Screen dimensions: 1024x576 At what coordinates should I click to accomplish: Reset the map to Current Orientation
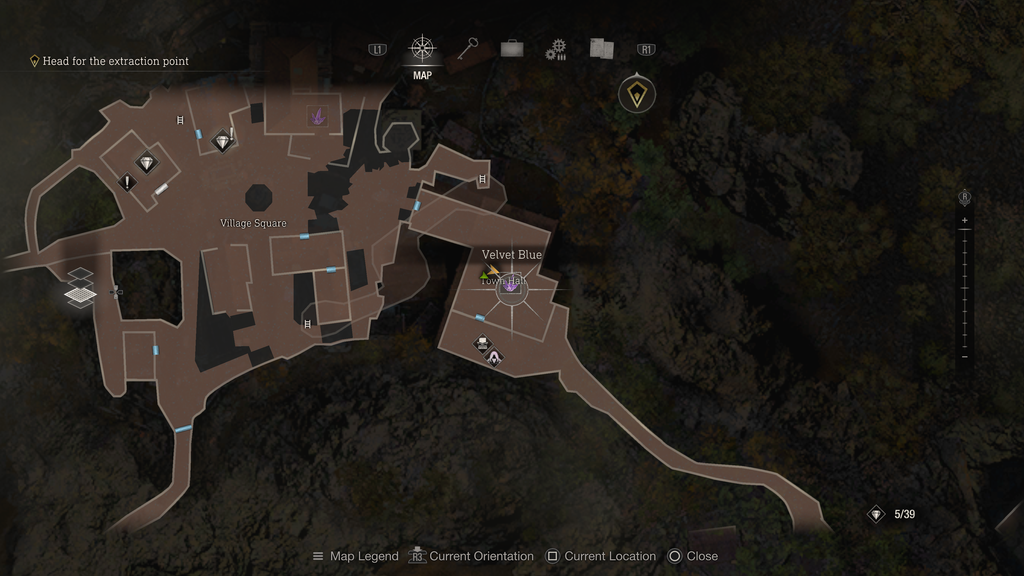coord(472,556)
